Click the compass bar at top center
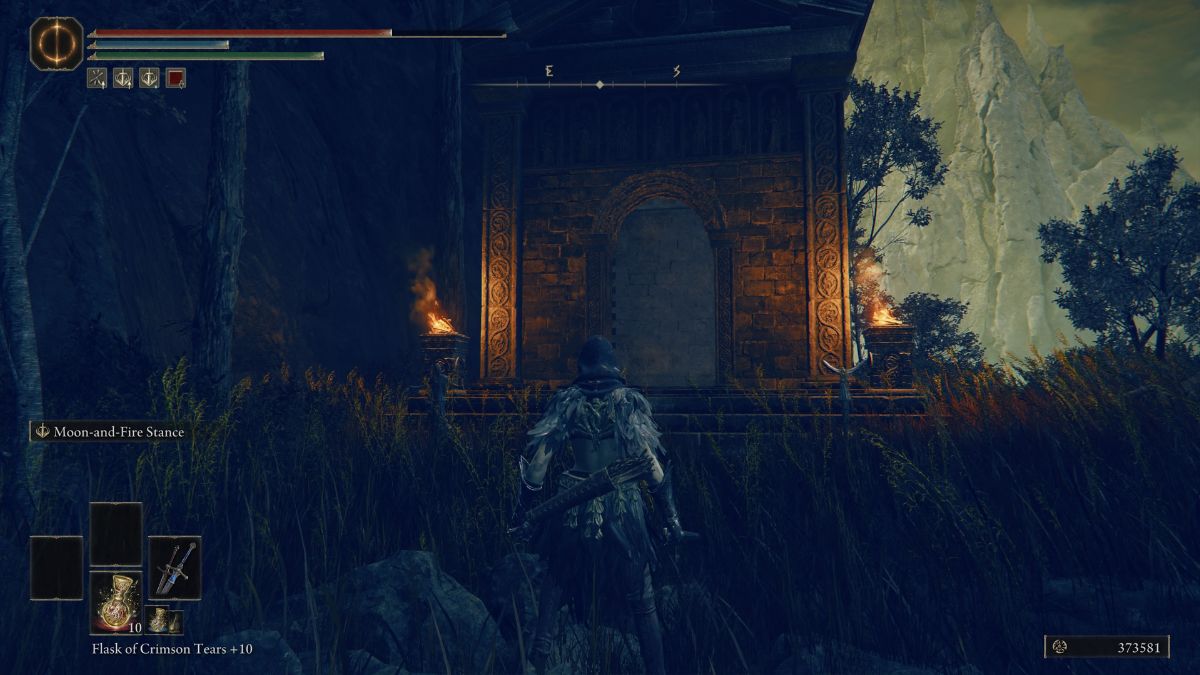The image size is (1200, 675). pyautogui.click(x=600, y=83)
